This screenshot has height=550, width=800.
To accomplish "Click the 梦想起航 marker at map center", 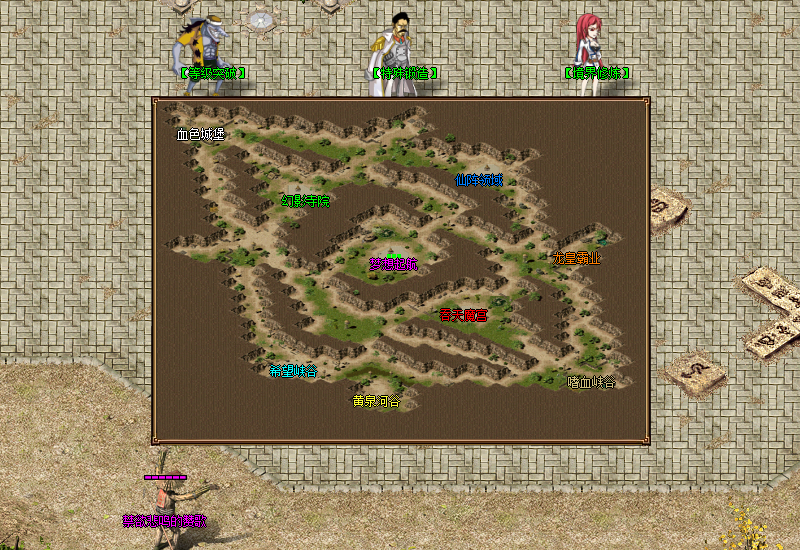I will click(393, 265).
